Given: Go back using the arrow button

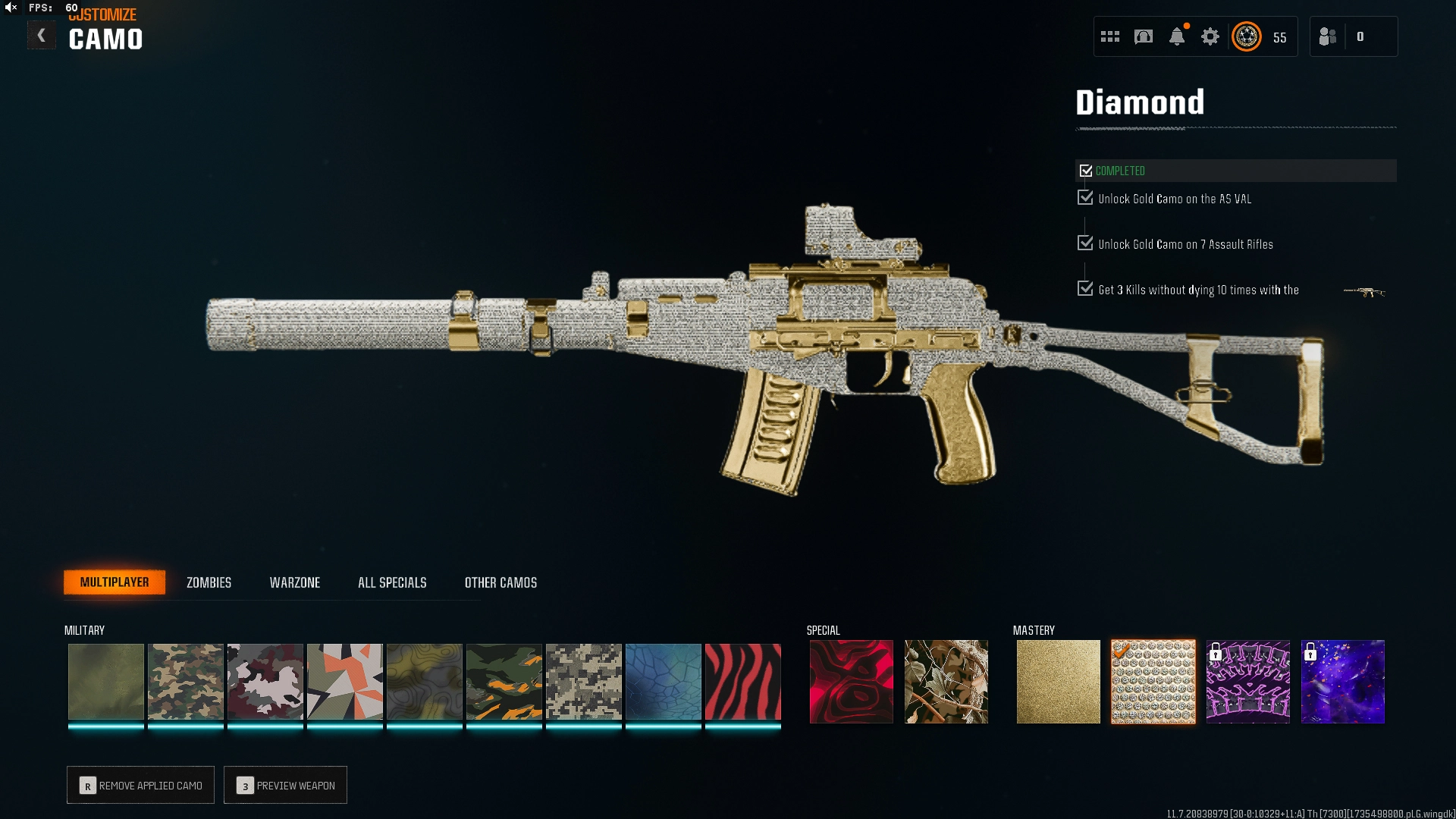Looking at the screenshot, I should 42,36.
